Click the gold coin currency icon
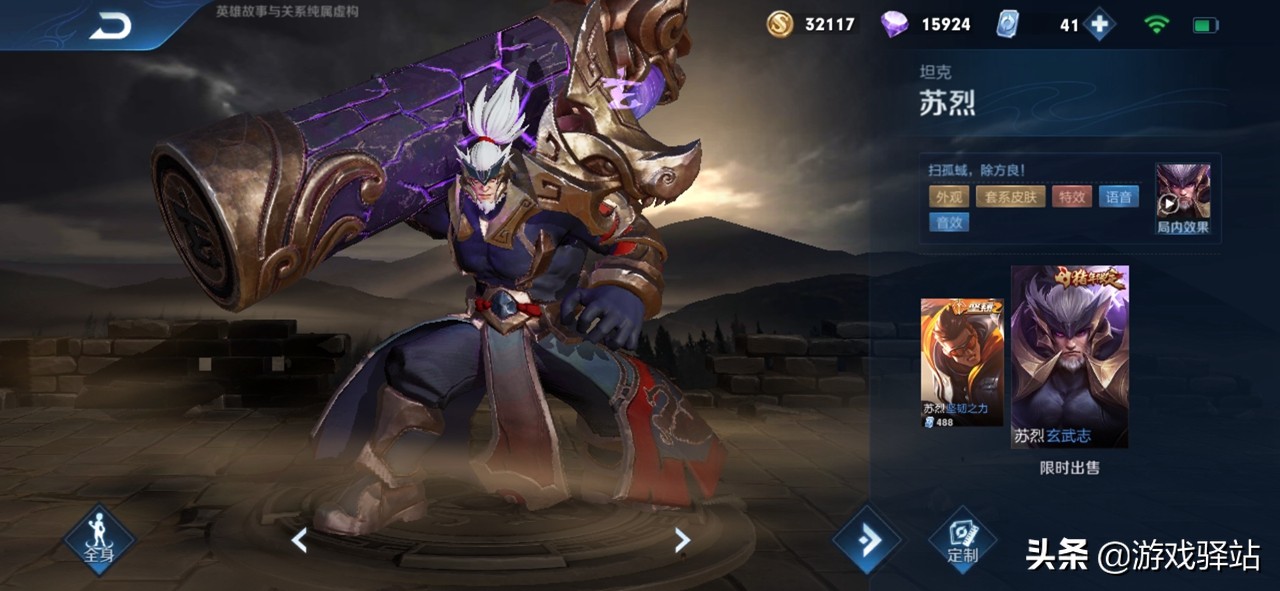This screenshot has width=1280, height=591. (780, 24)
